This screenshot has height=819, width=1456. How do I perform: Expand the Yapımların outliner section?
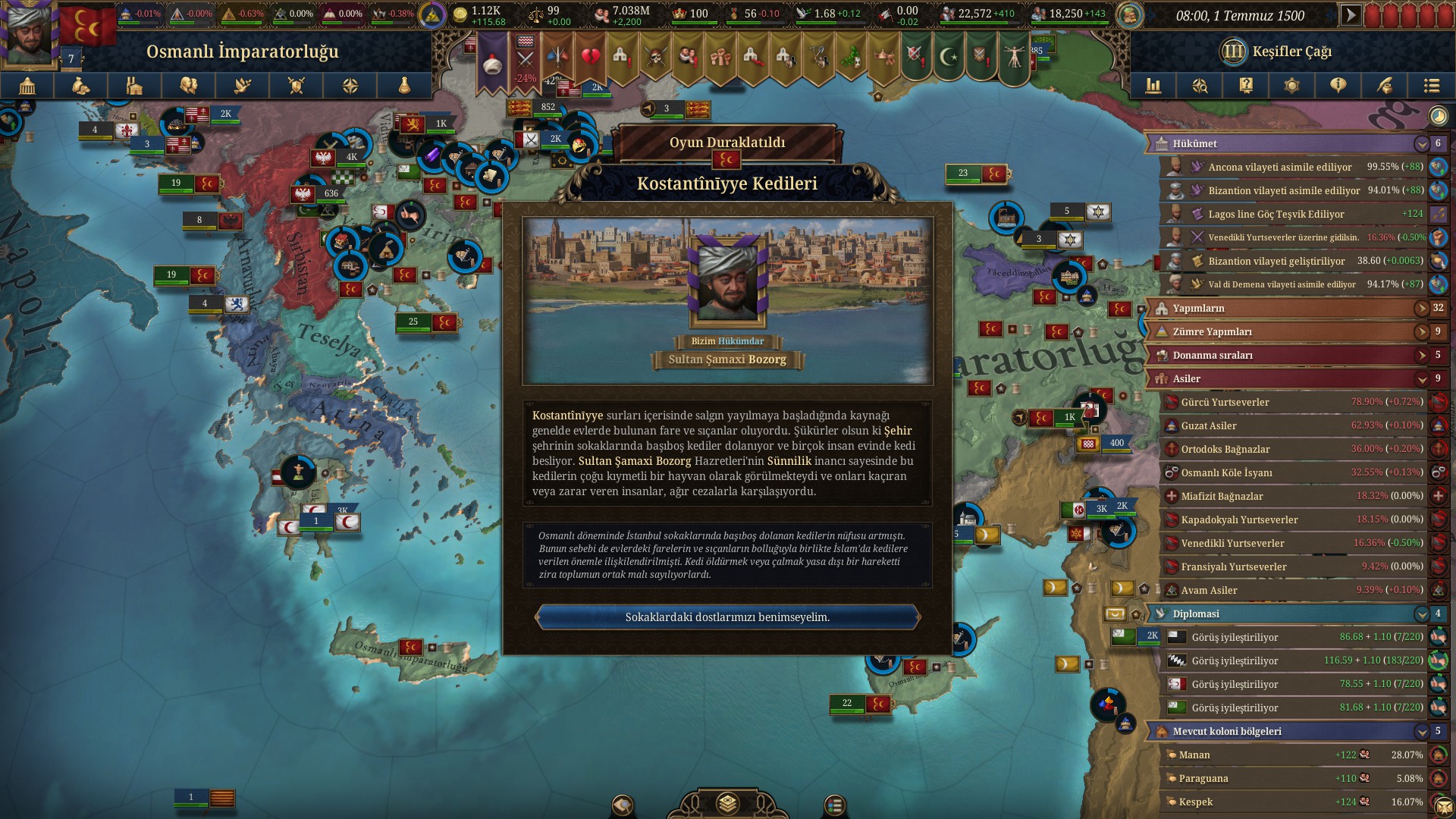click(x=1421, y=309)
